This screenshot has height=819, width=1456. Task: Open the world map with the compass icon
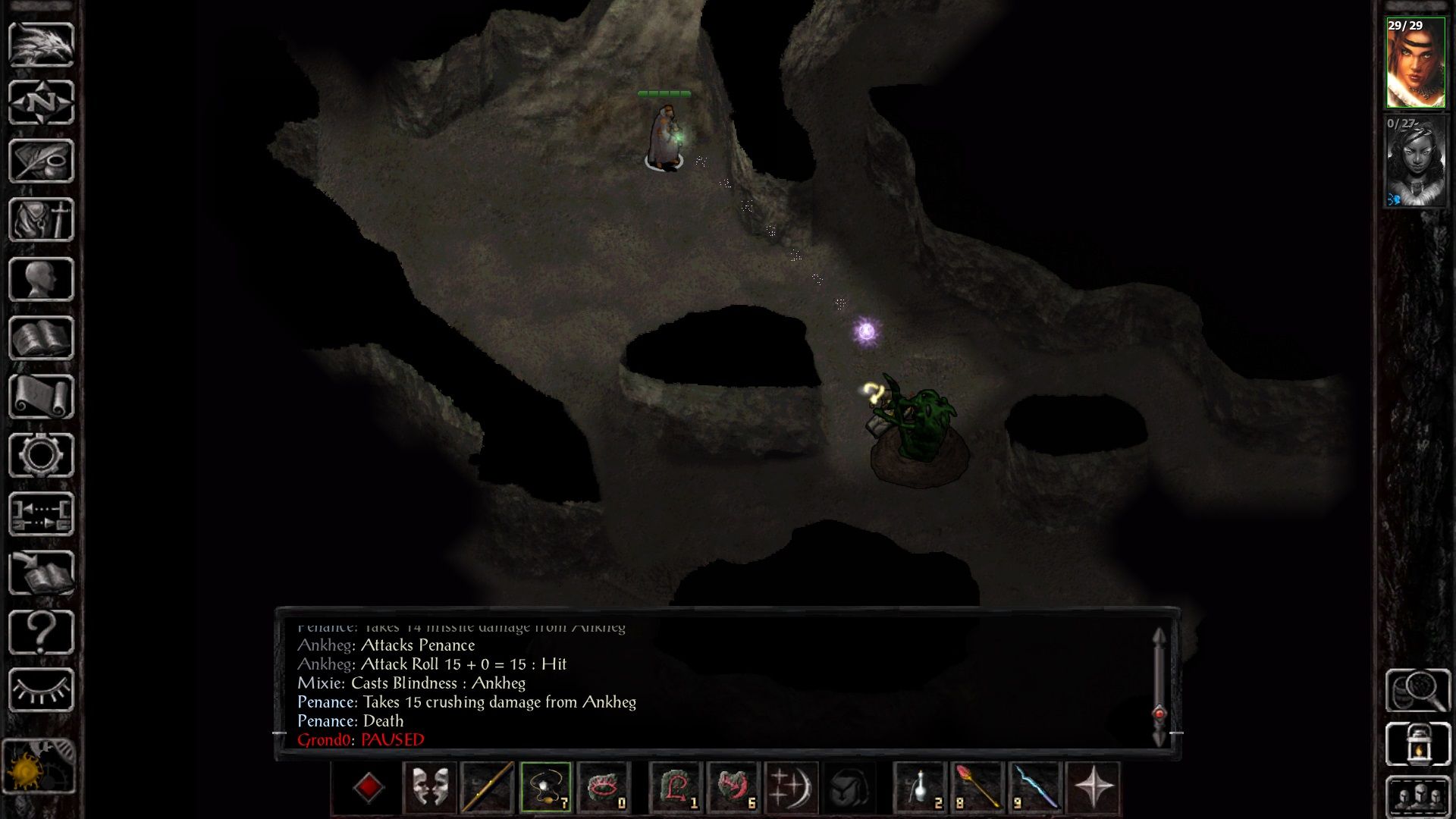pyautogui.click(x=42, y=102)
